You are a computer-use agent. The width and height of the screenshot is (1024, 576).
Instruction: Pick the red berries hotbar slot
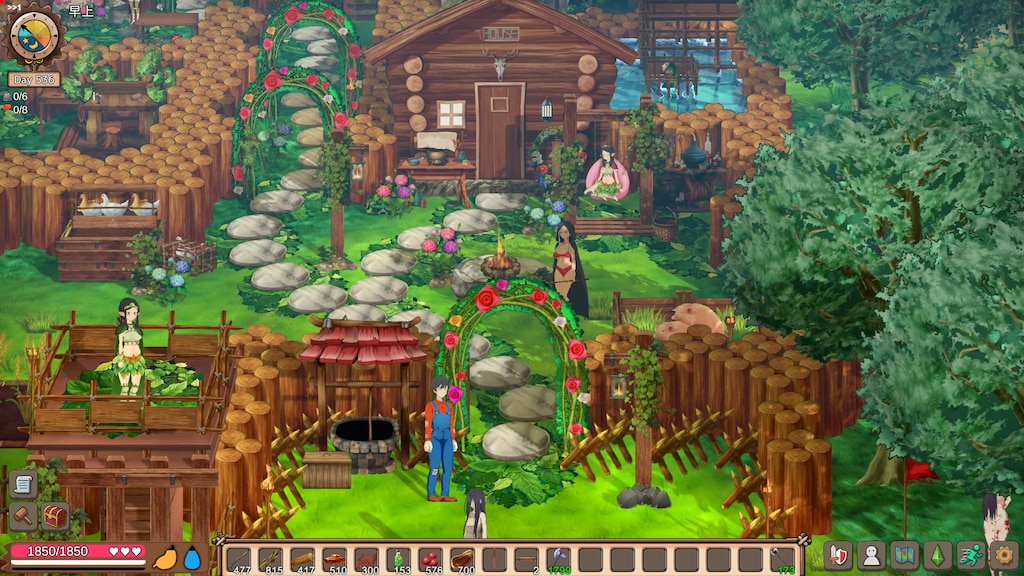click(430, 560)
